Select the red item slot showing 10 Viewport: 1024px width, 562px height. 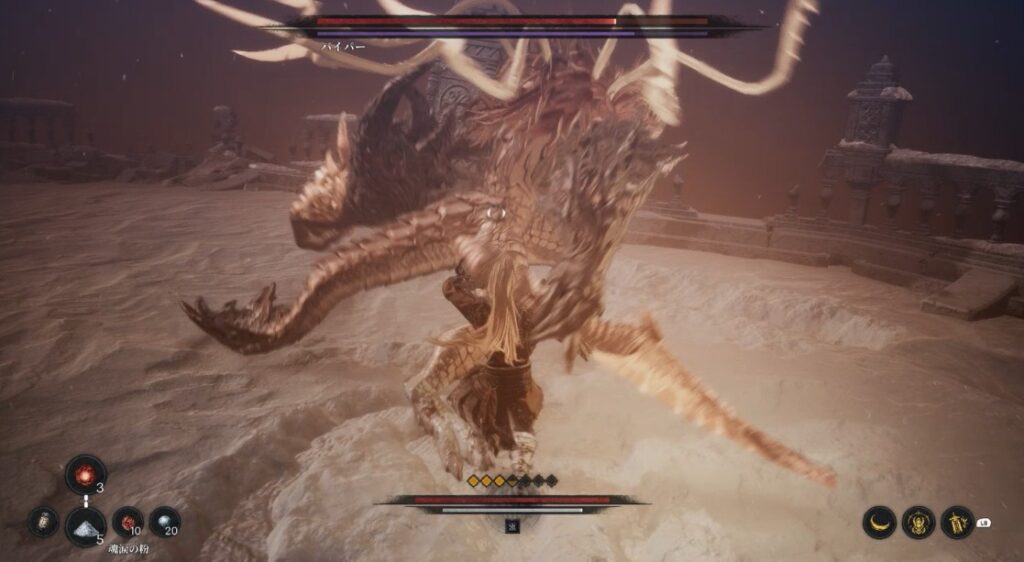pyautogui.click(x=127, y=521)
